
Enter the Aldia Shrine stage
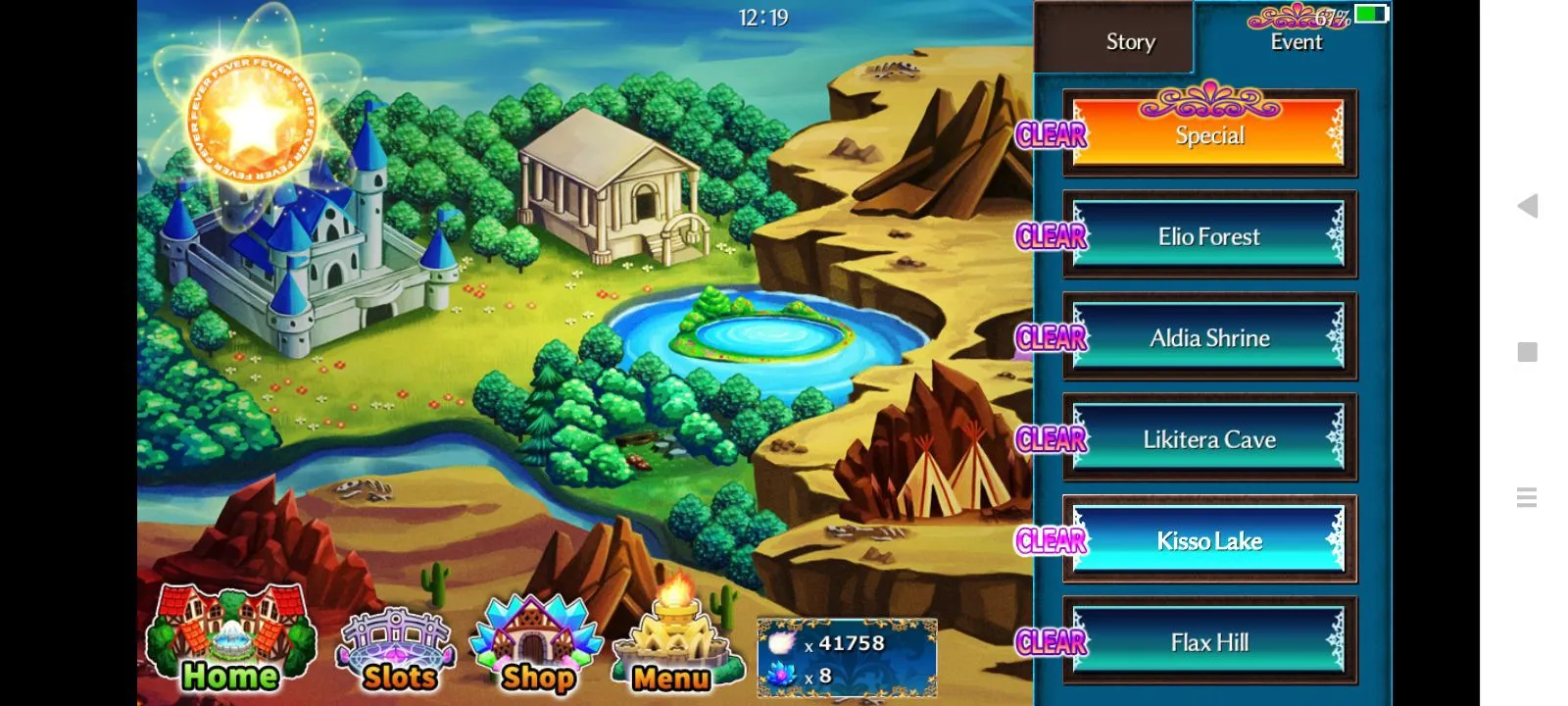tap(1209, 338)
